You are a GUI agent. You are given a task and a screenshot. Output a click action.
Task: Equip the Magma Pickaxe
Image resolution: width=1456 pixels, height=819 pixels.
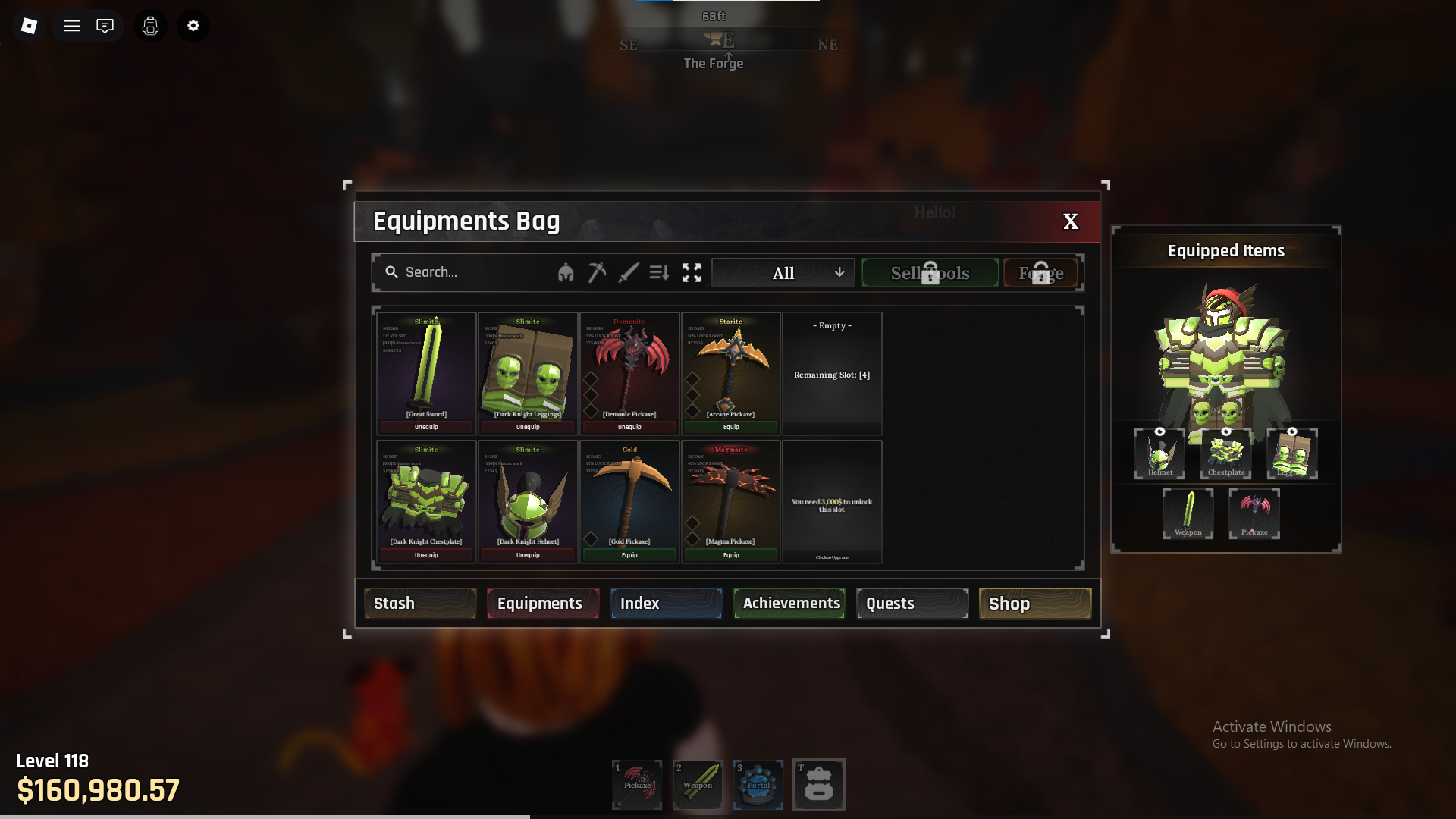731,555
